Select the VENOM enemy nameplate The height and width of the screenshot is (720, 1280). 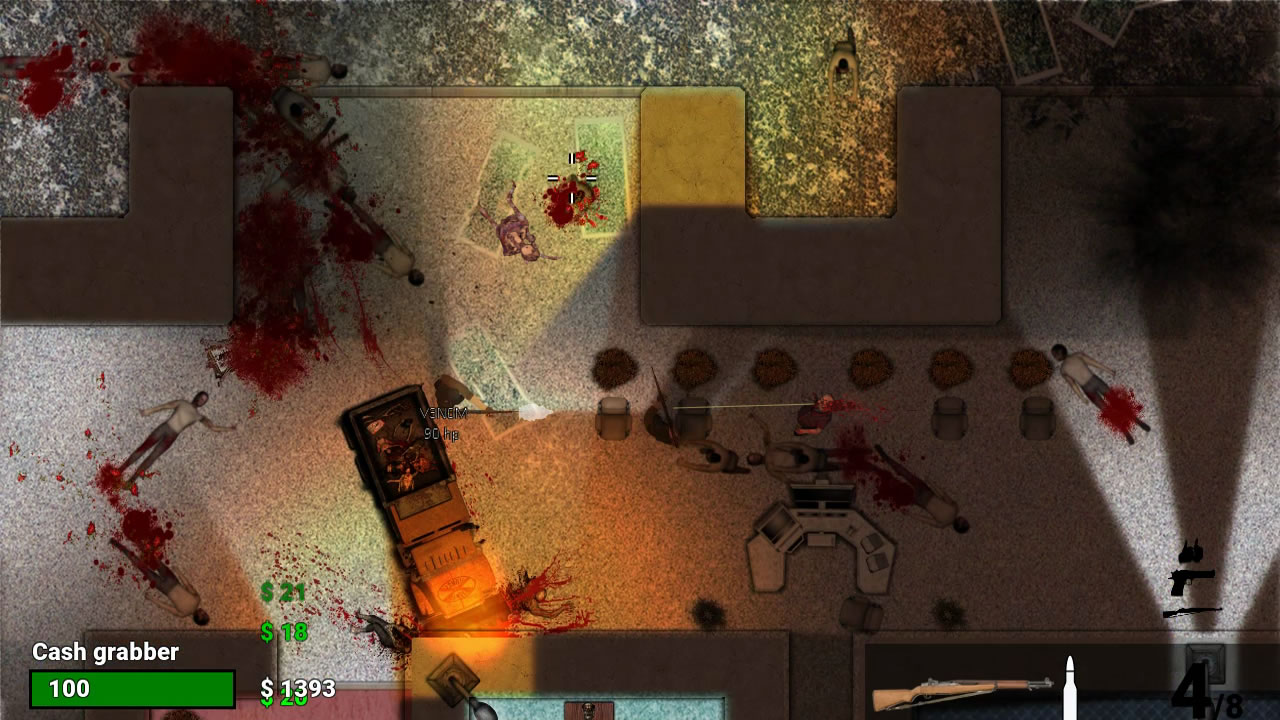click(x=444, y=411)
